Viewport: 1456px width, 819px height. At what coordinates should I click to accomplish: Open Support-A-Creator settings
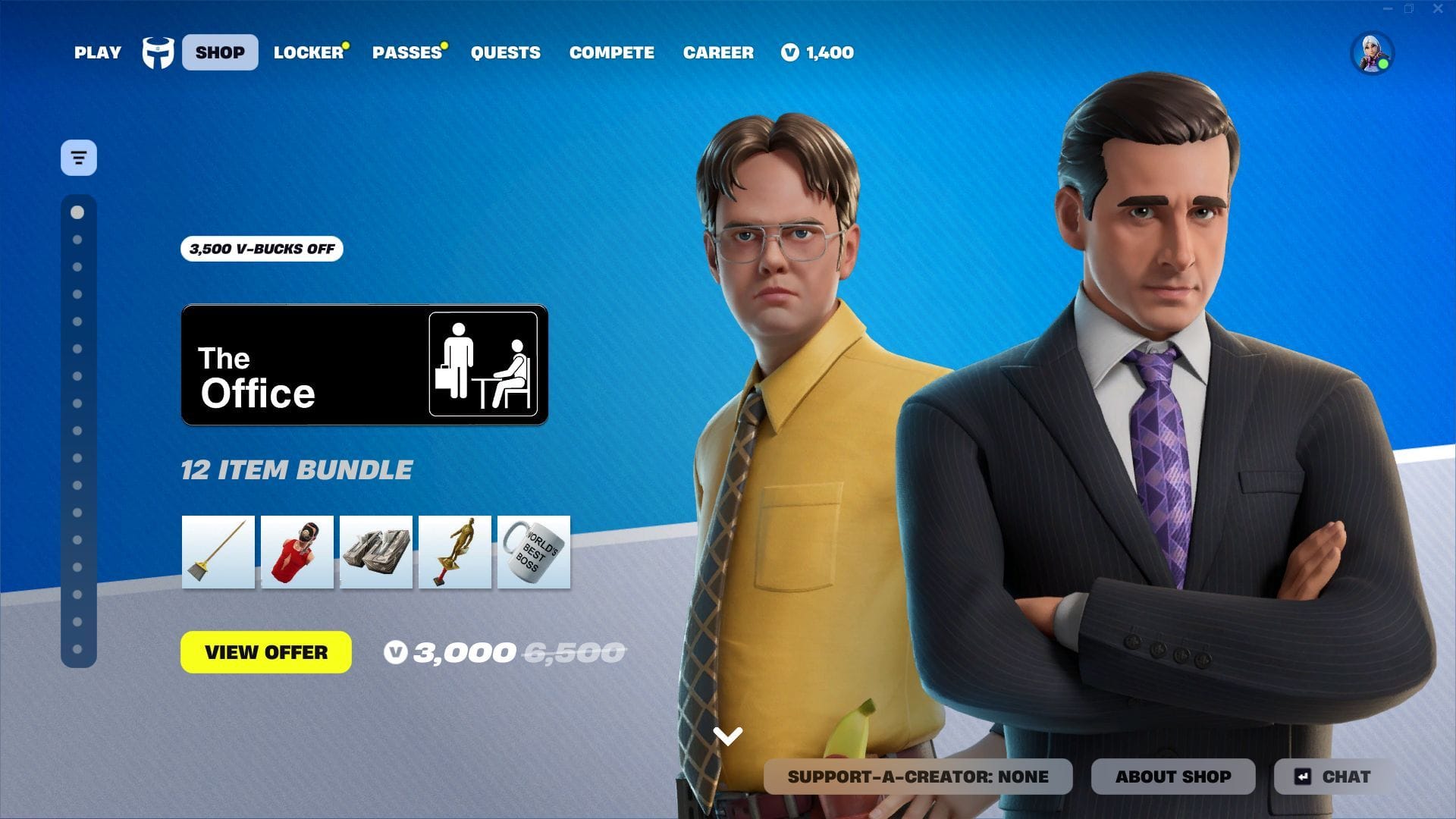coord(918,777)
